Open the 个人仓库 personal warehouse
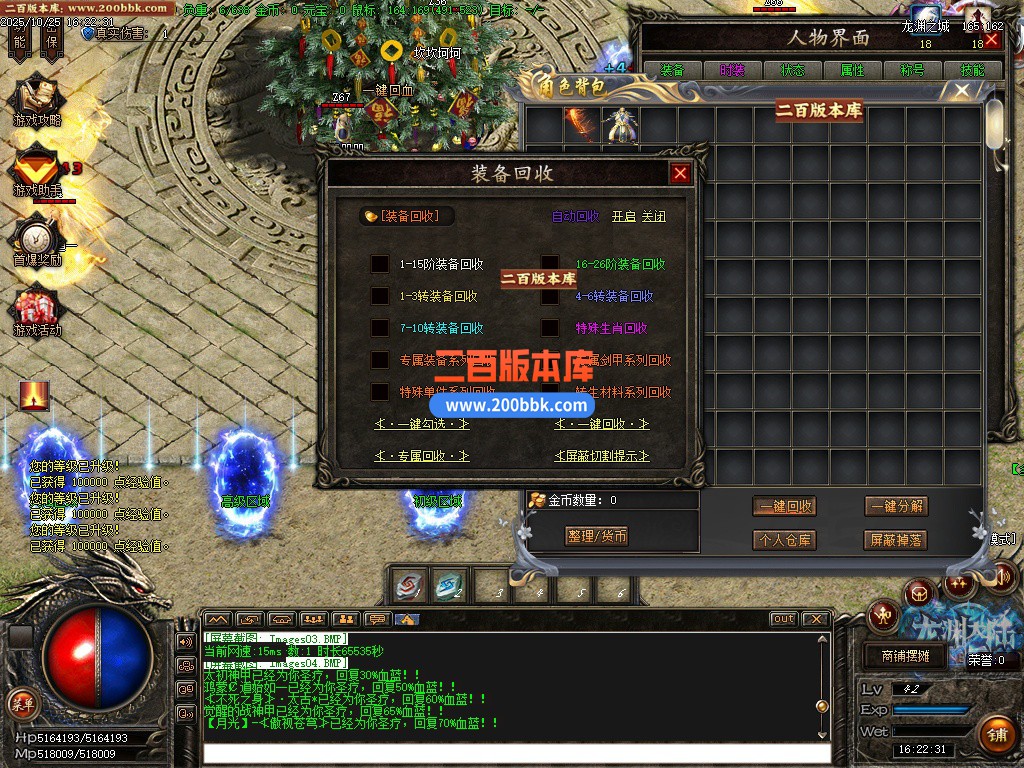 coord(784,540)
